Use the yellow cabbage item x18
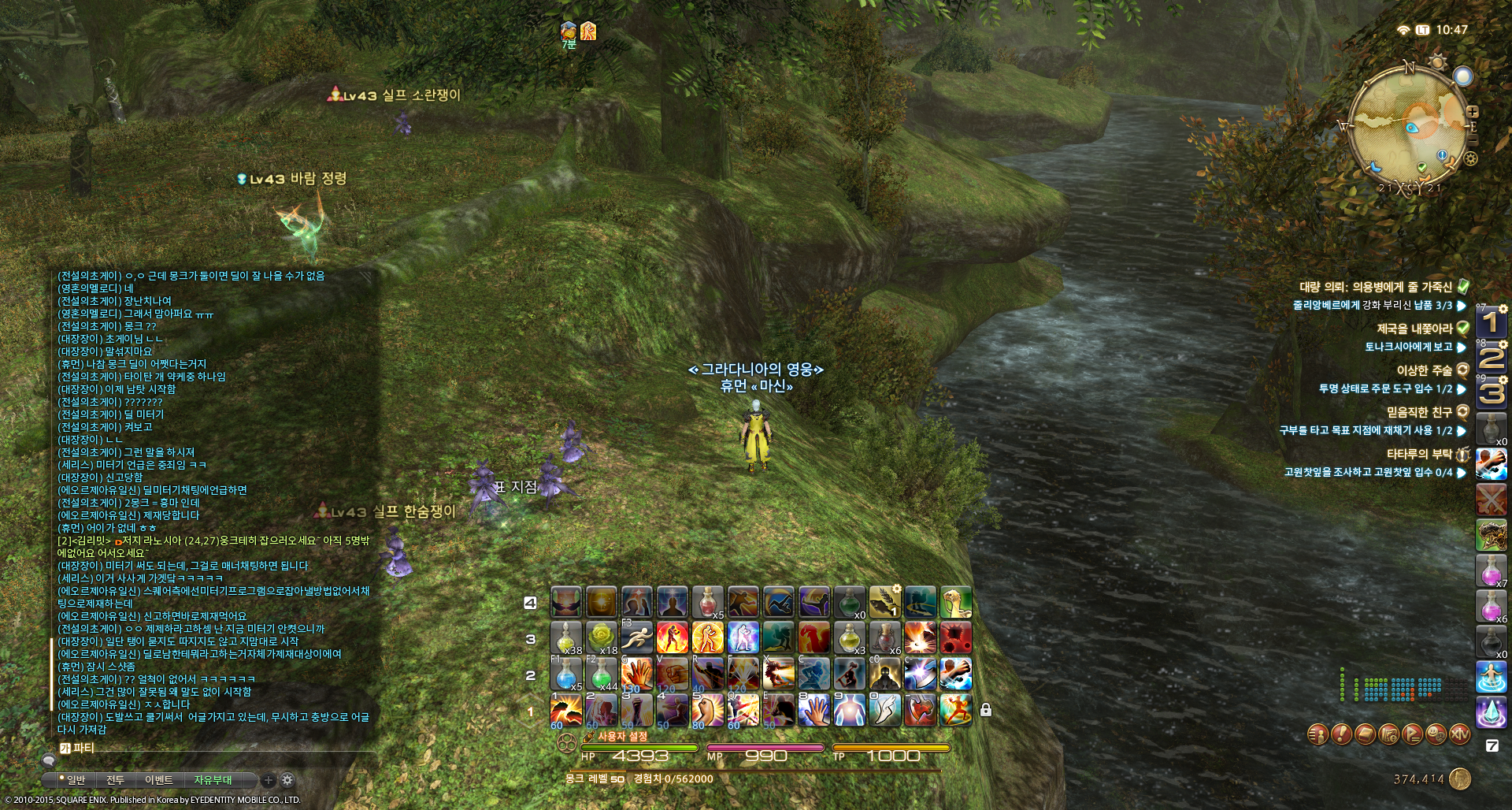Image resolution: width=1512 pixels, height=810 pixels. [602, 638]
